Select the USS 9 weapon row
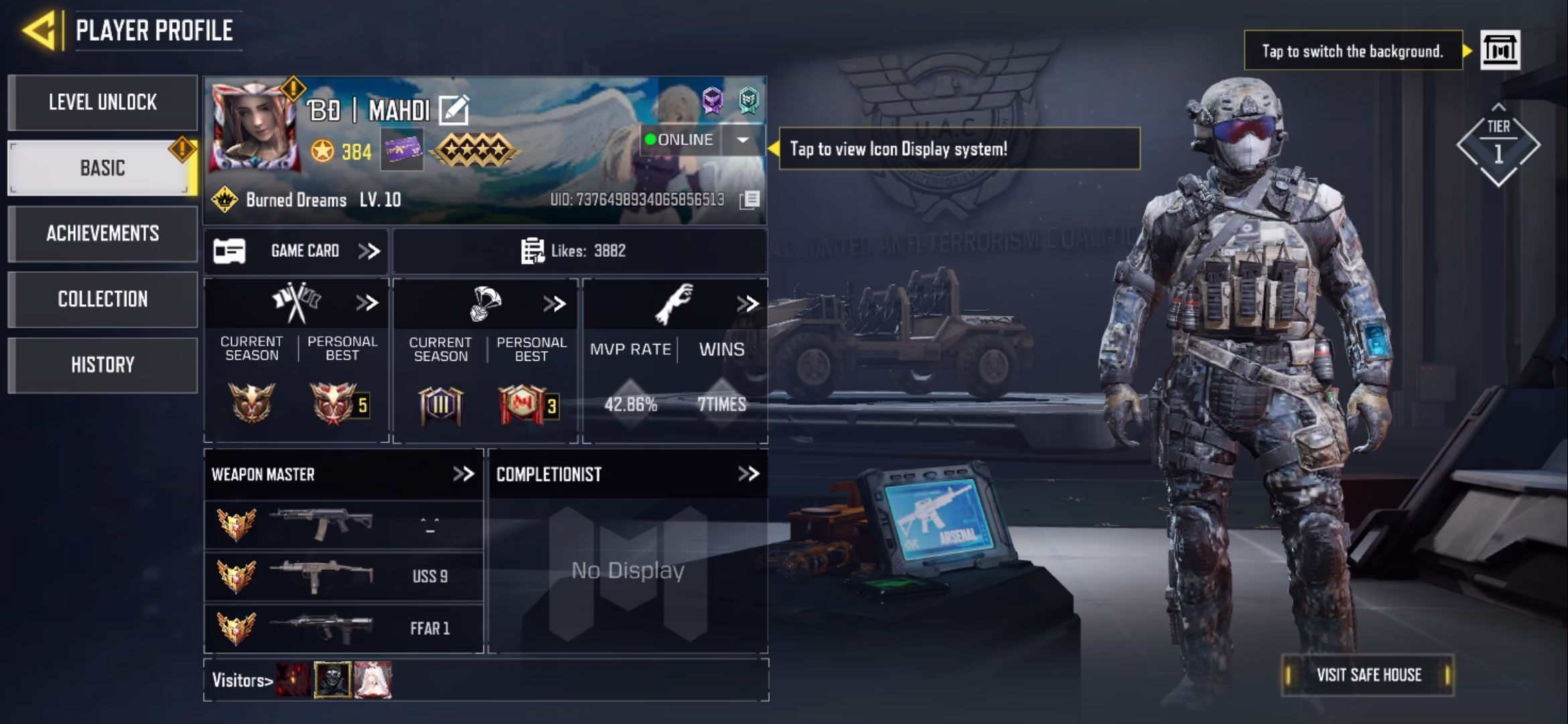This screenshot has height=724, width=1568. (343, 577)
